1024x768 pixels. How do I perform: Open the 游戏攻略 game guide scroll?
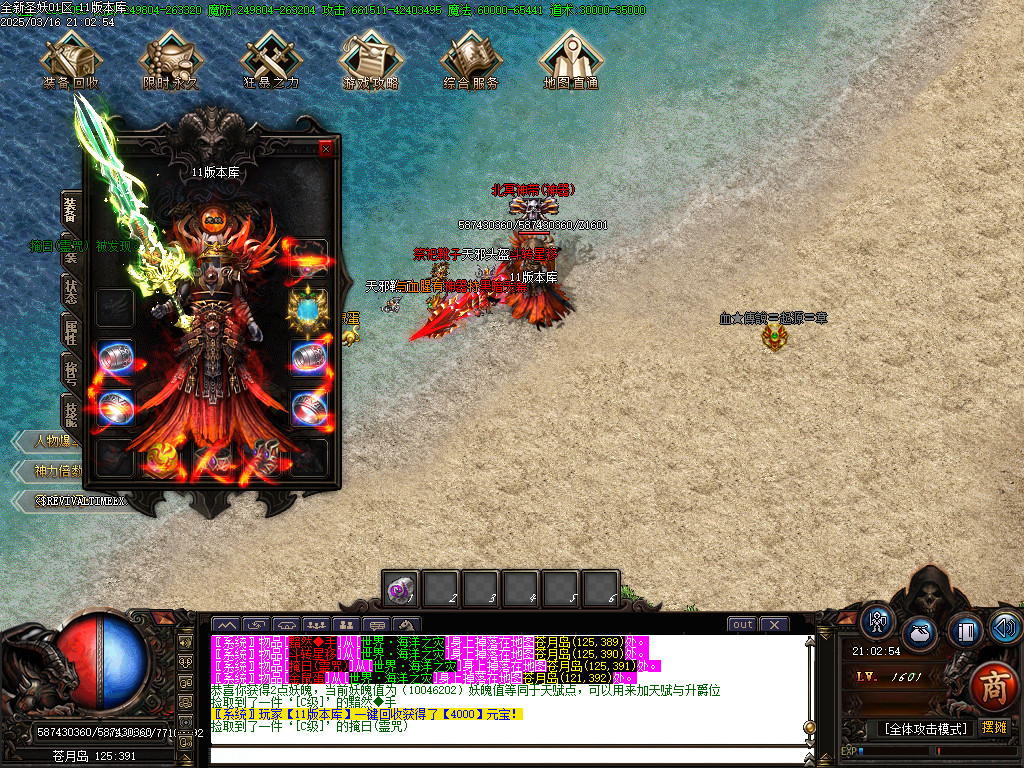point(371,58)
